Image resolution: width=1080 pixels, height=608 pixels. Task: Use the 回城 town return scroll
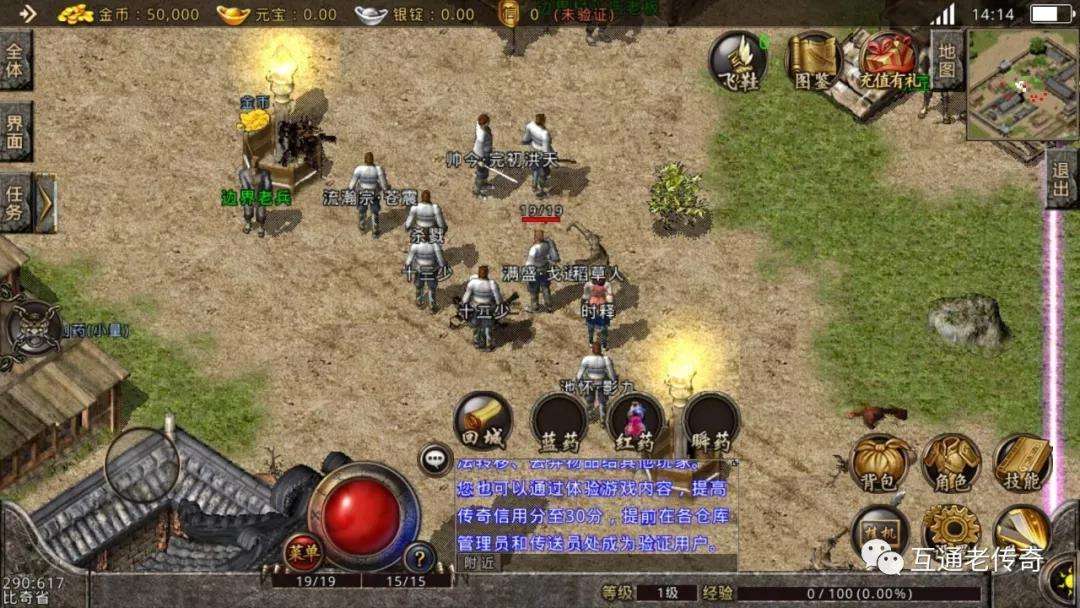[484, 420]
